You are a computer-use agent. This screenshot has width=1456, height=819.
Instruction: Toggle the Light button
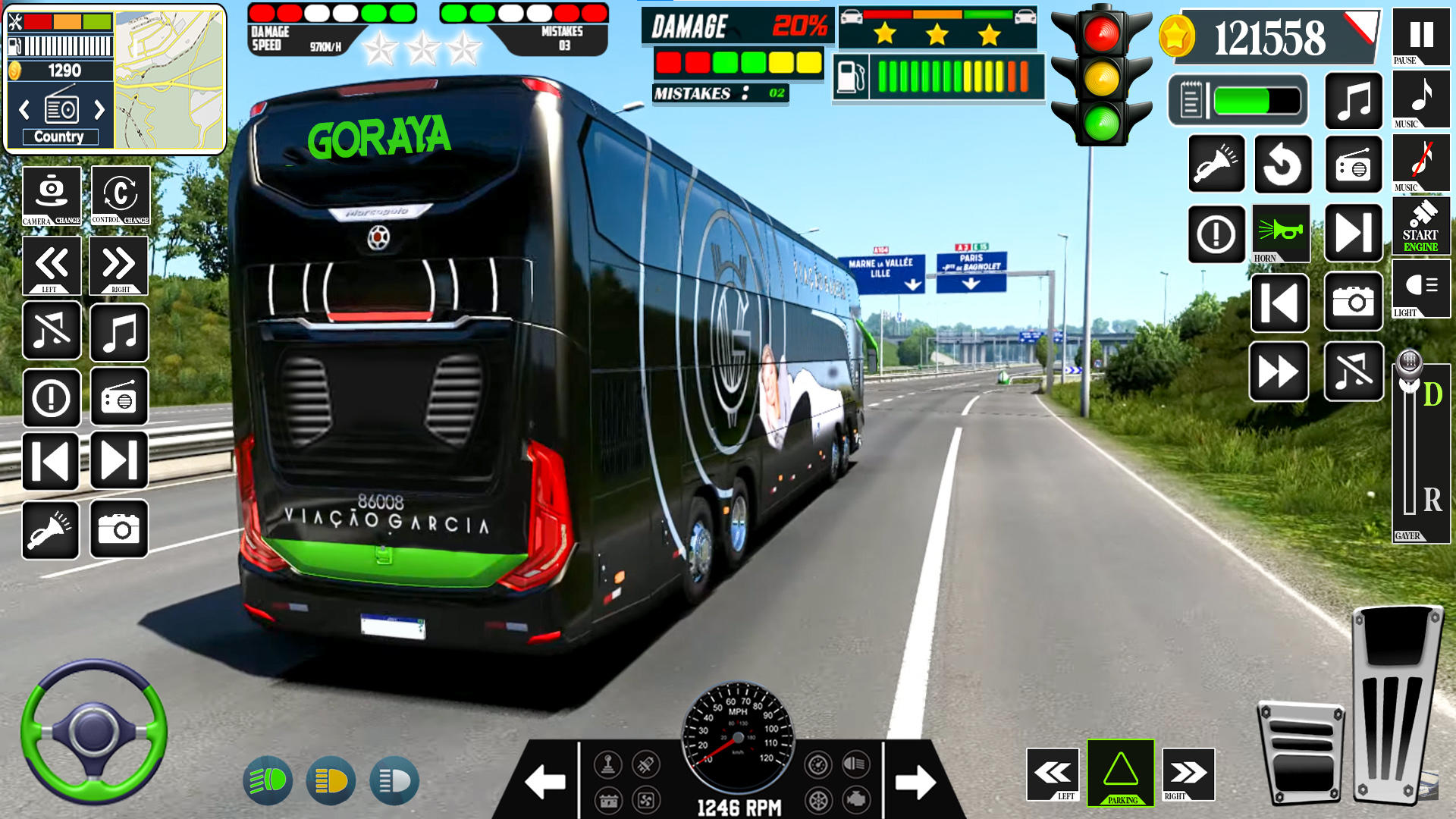1420,287
